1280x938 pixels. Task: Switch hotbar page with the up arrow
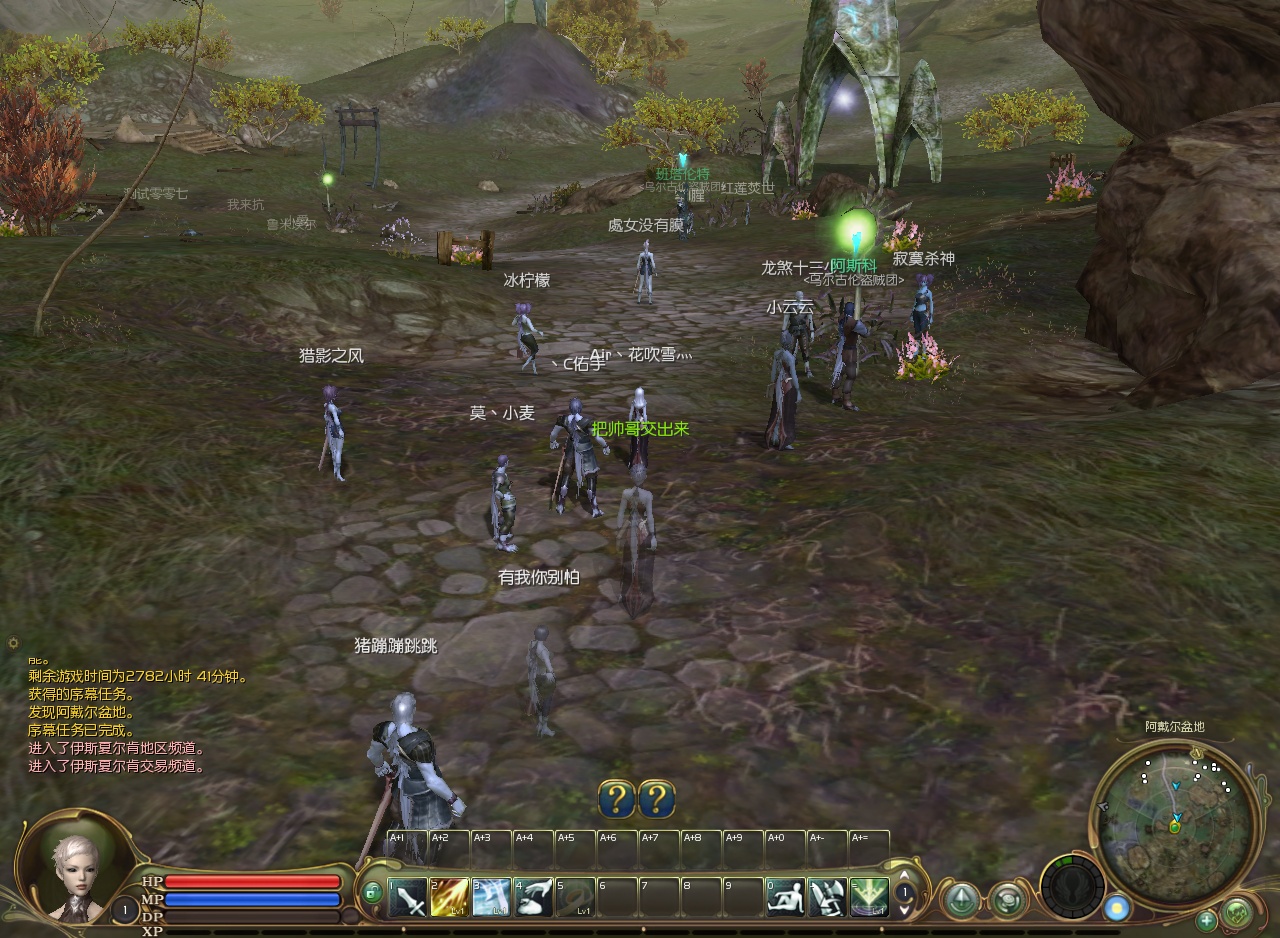(x=905, y=877)
